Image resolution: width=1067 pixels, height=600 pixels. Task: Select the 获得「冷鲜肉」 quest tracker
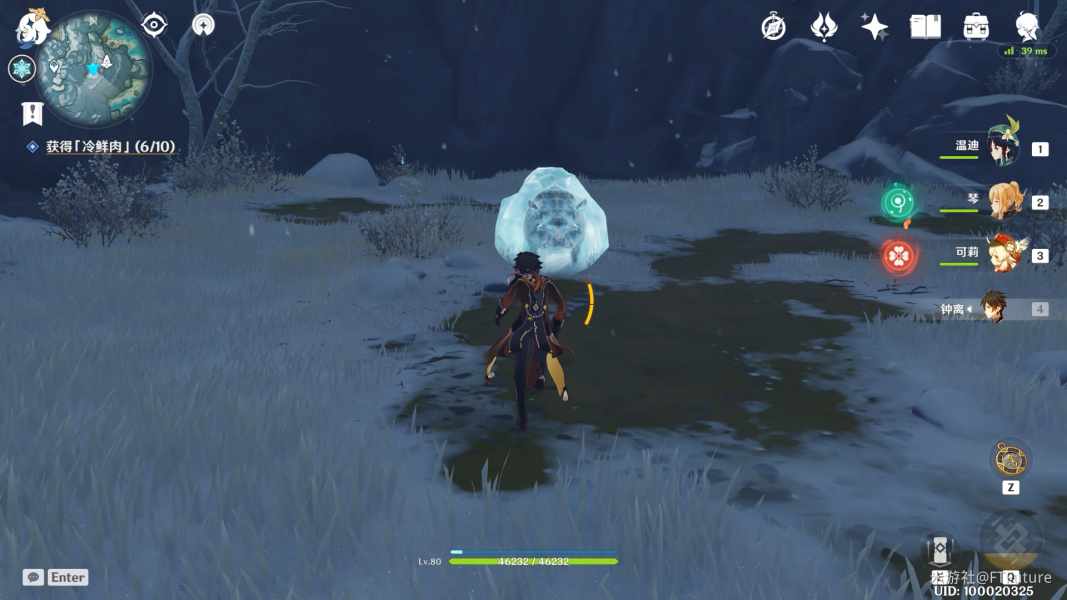110,147
